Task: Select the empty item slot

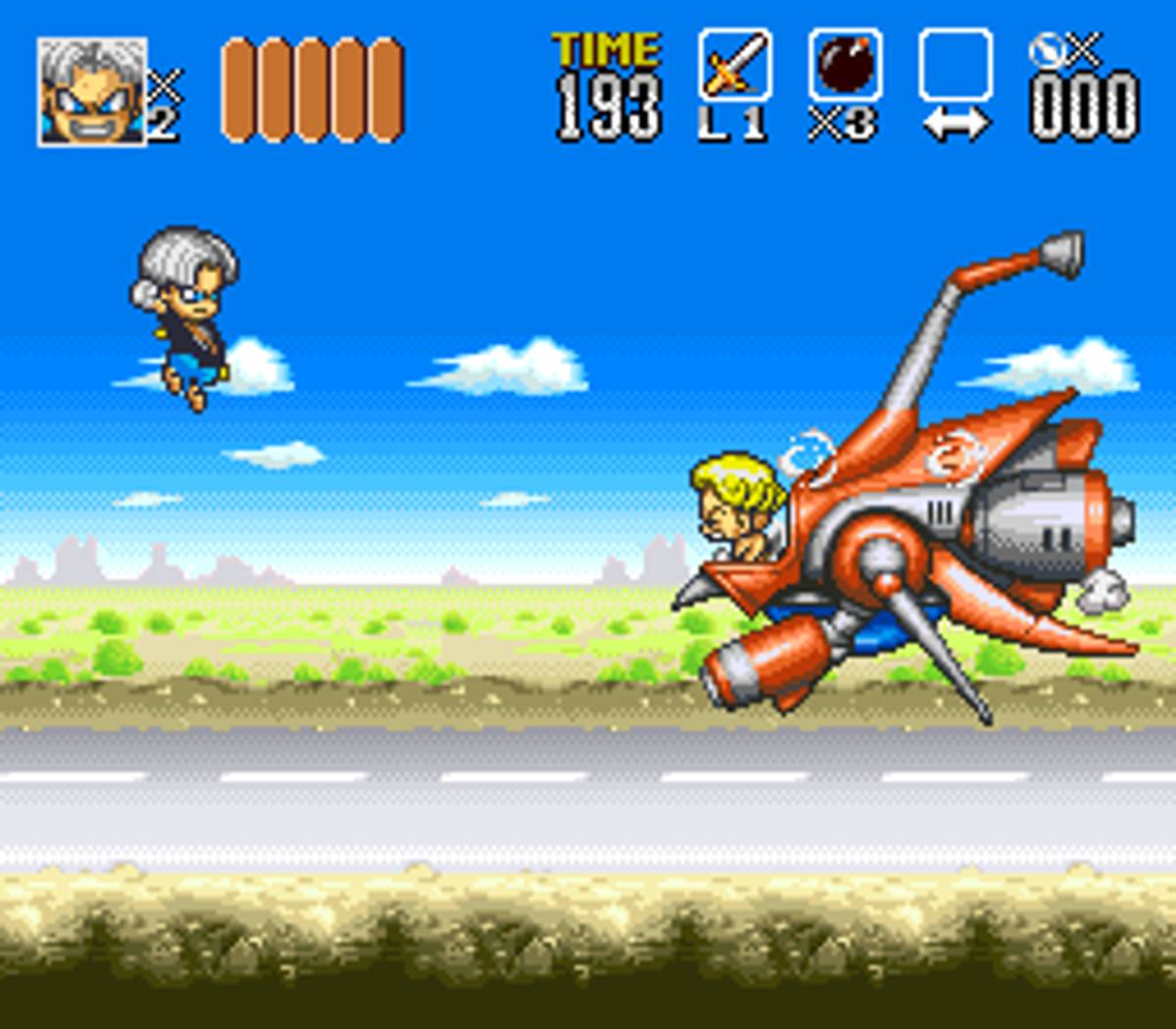Action: [955, 66]
